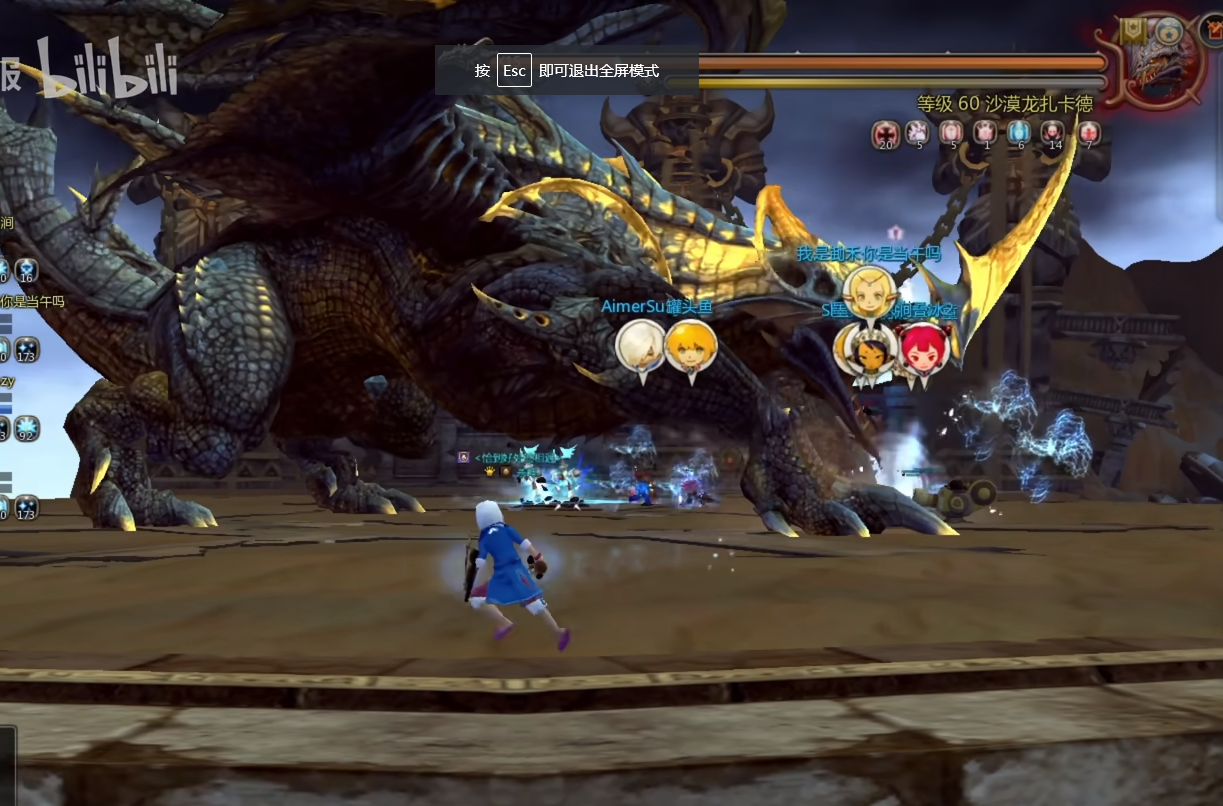Select the white-haired party member marker
This screenshot has height=806, width=1223.
tap(639, 346)
